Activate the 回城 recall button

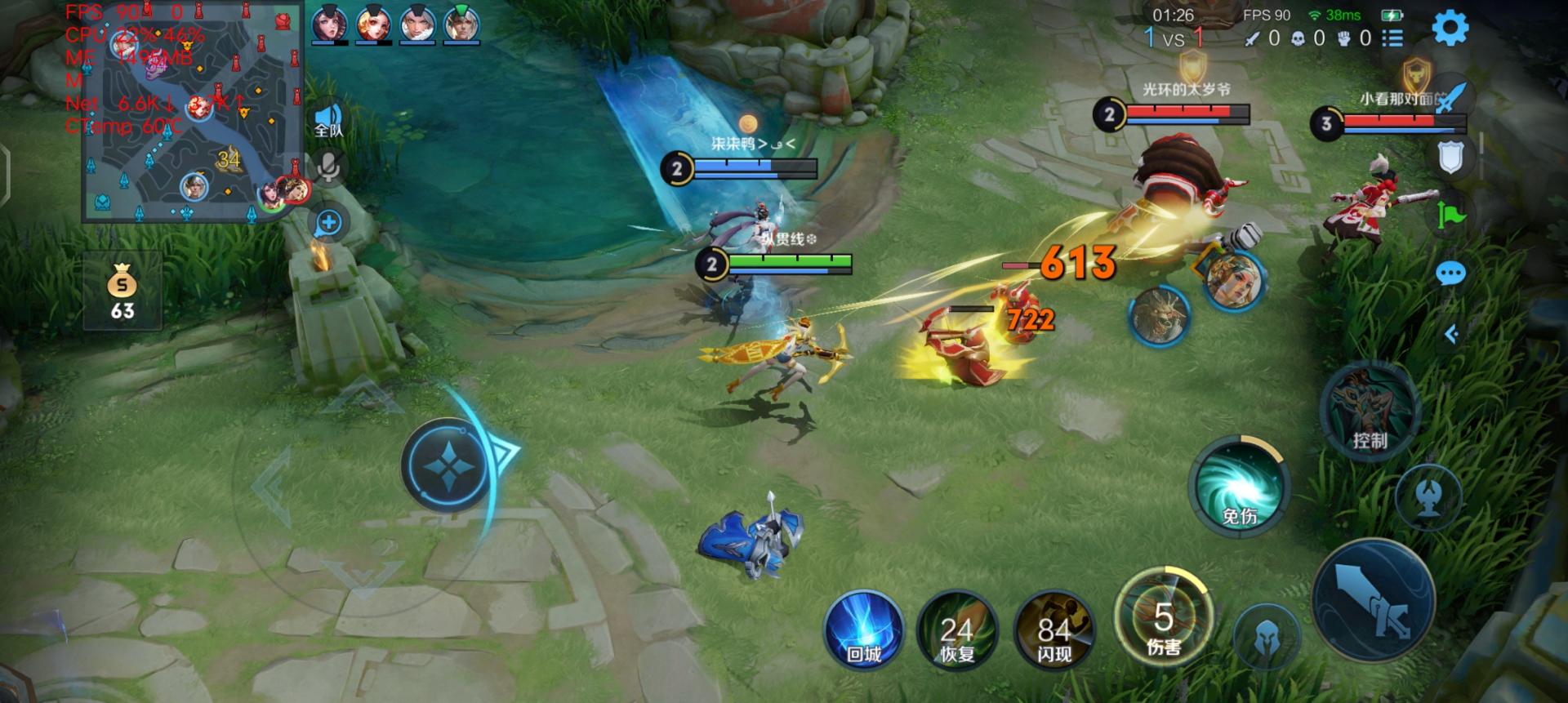tap(864, 632)
